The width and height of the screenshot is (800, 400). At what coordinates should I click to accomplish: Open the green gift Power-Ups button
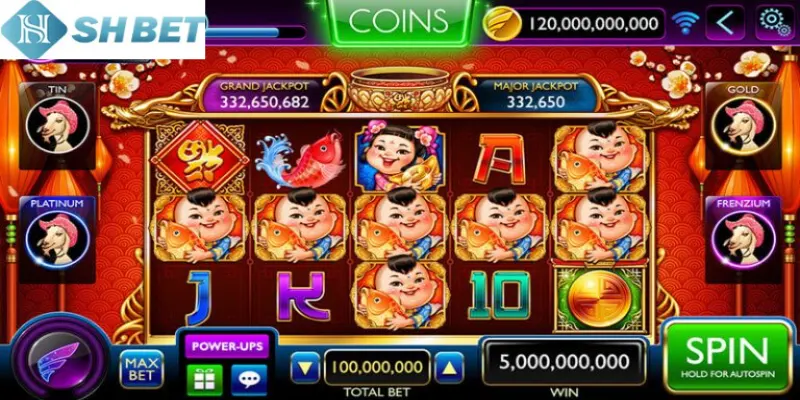point(204,378)
